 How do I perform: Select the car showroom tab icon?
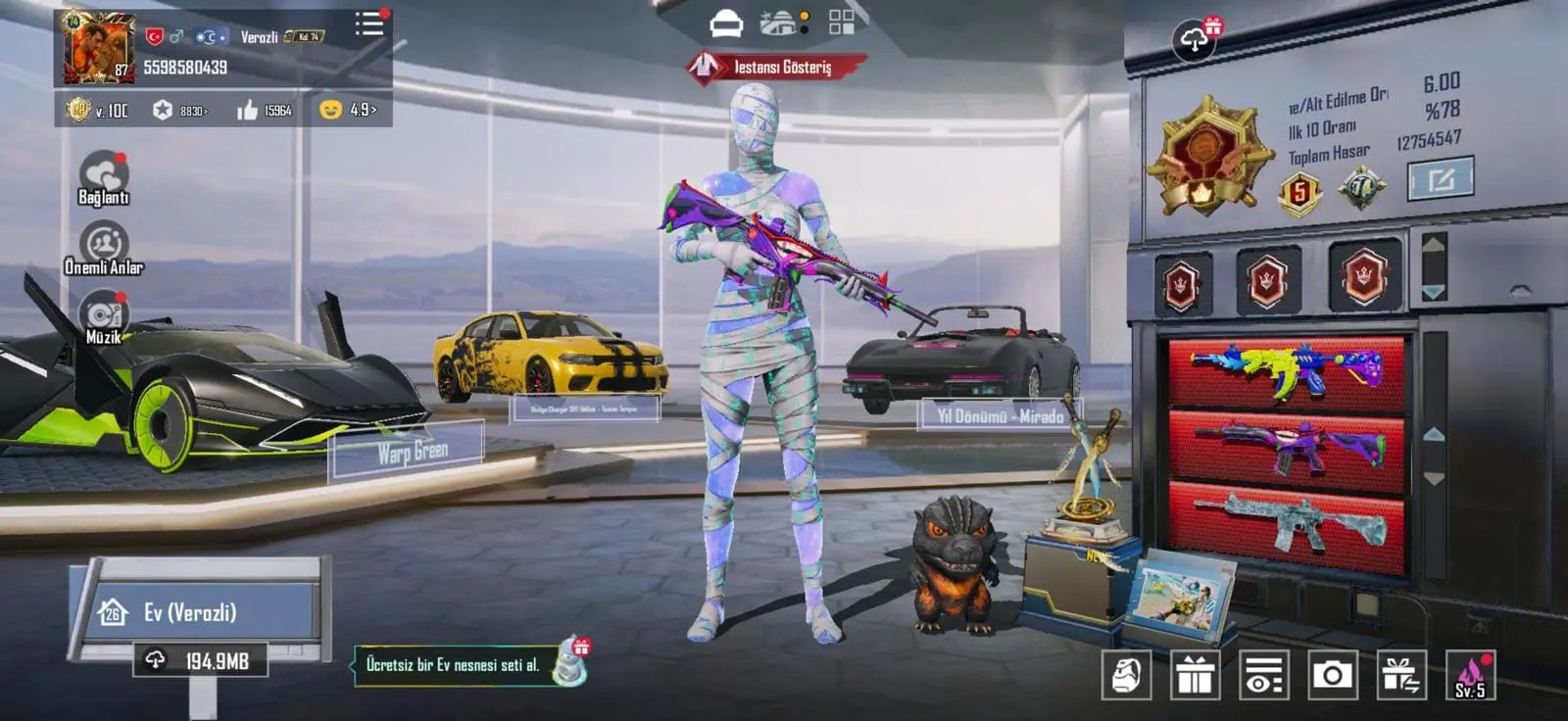pos(726,24)
